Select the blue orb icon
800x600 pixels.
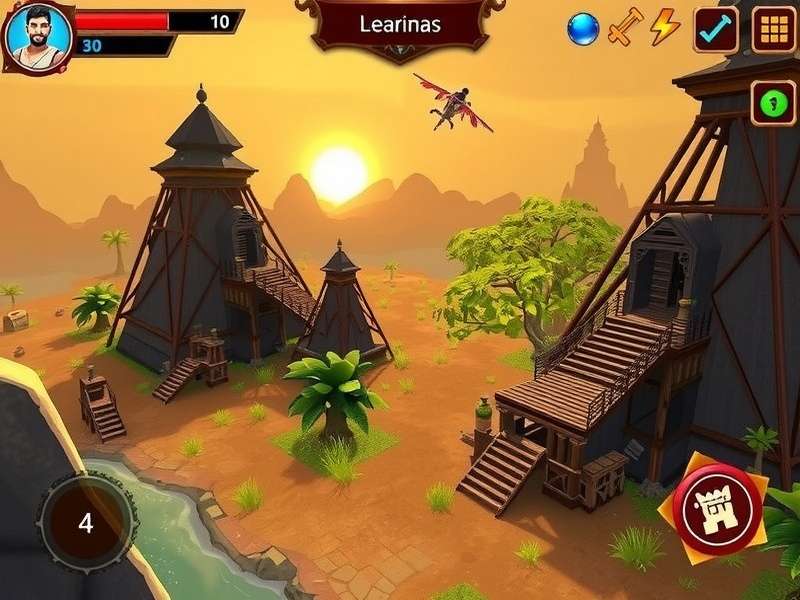point(582,29)
